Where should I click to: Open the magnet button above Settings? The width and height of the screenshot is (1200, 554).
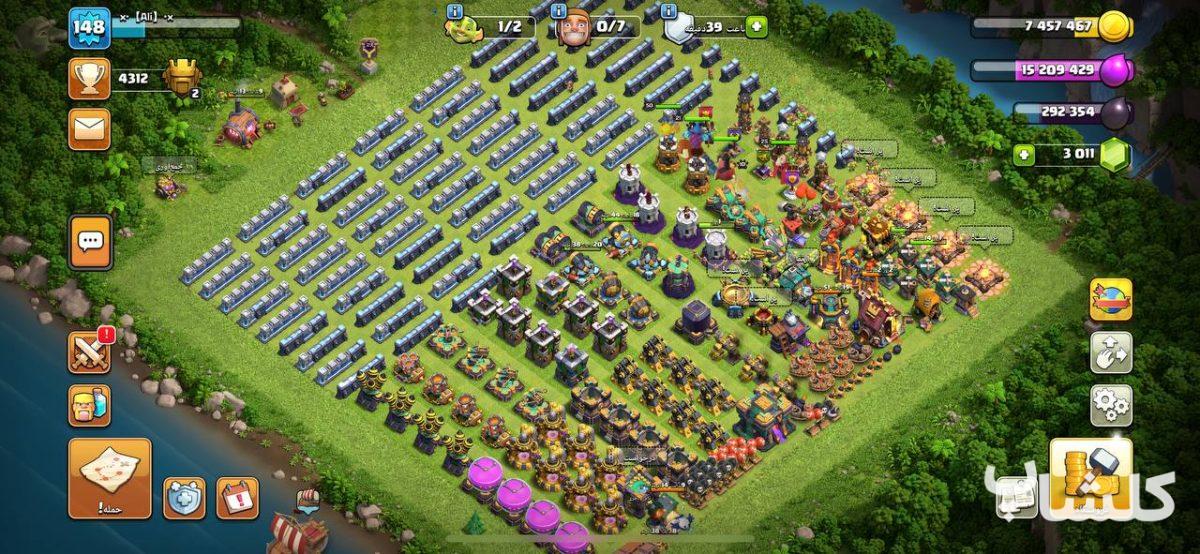click(1111, 353)
